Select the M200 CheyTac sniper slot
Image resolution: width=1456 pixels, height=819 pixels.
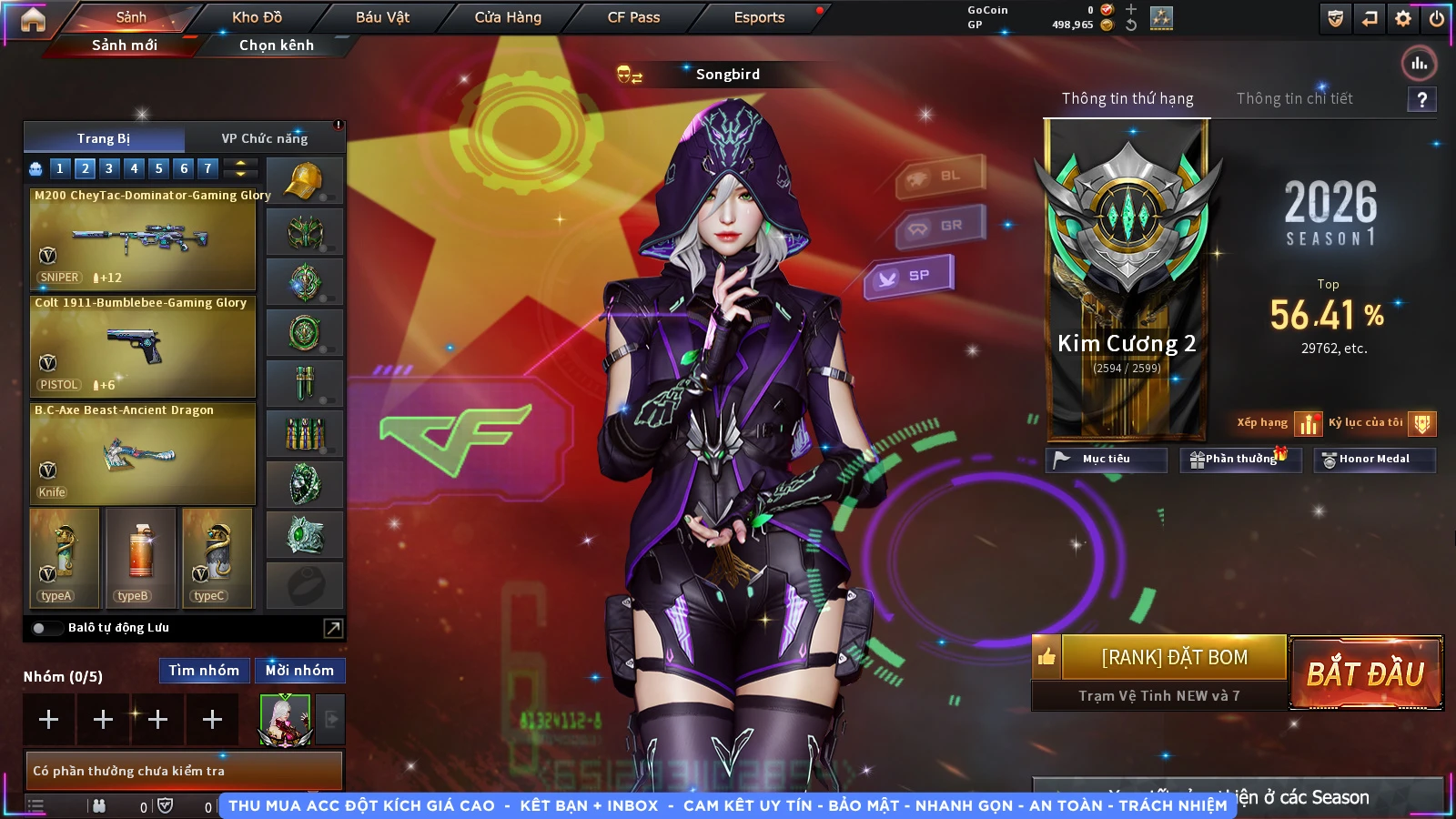[x=142, y=239]
